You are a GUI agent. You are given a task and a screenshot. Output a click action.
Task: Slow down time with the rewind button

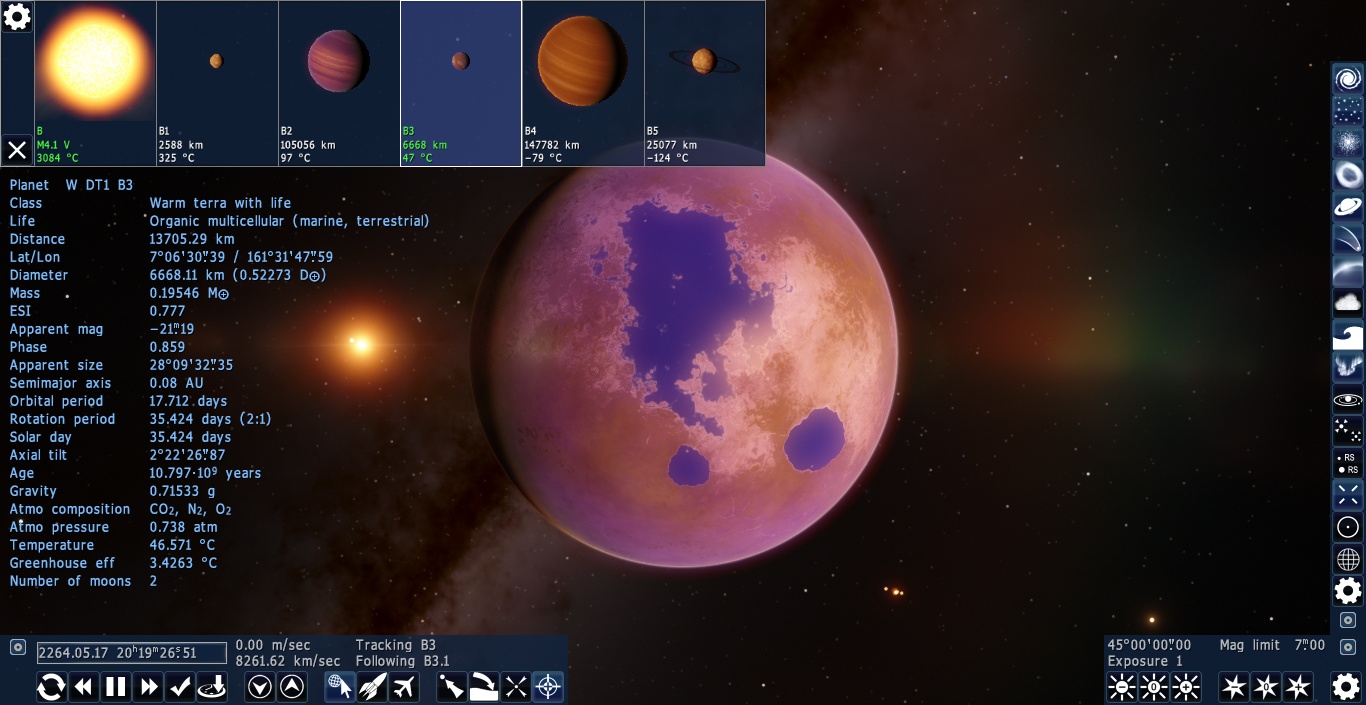pos(84,687)
